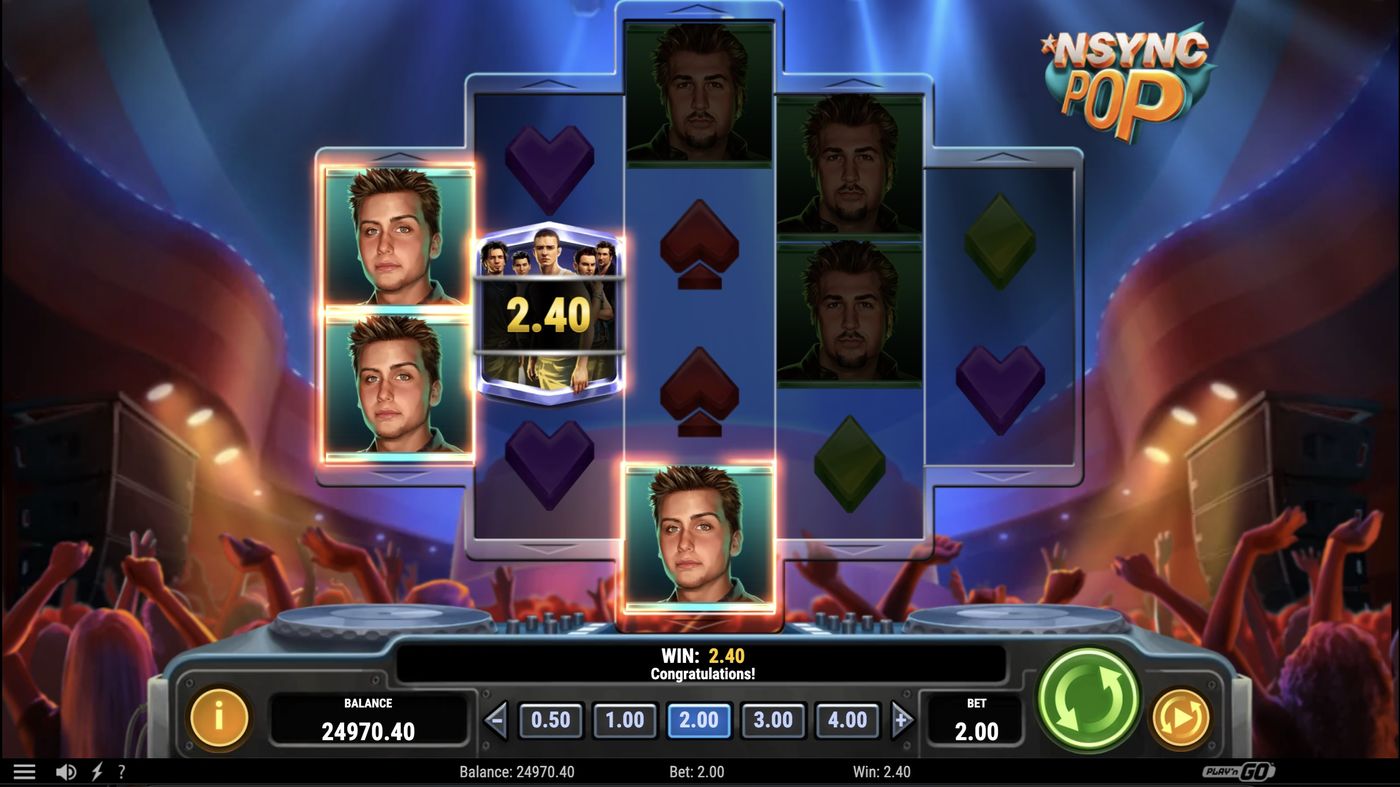
Task: Open autoplay with the orange arrow button
Action: (1181, 717)
